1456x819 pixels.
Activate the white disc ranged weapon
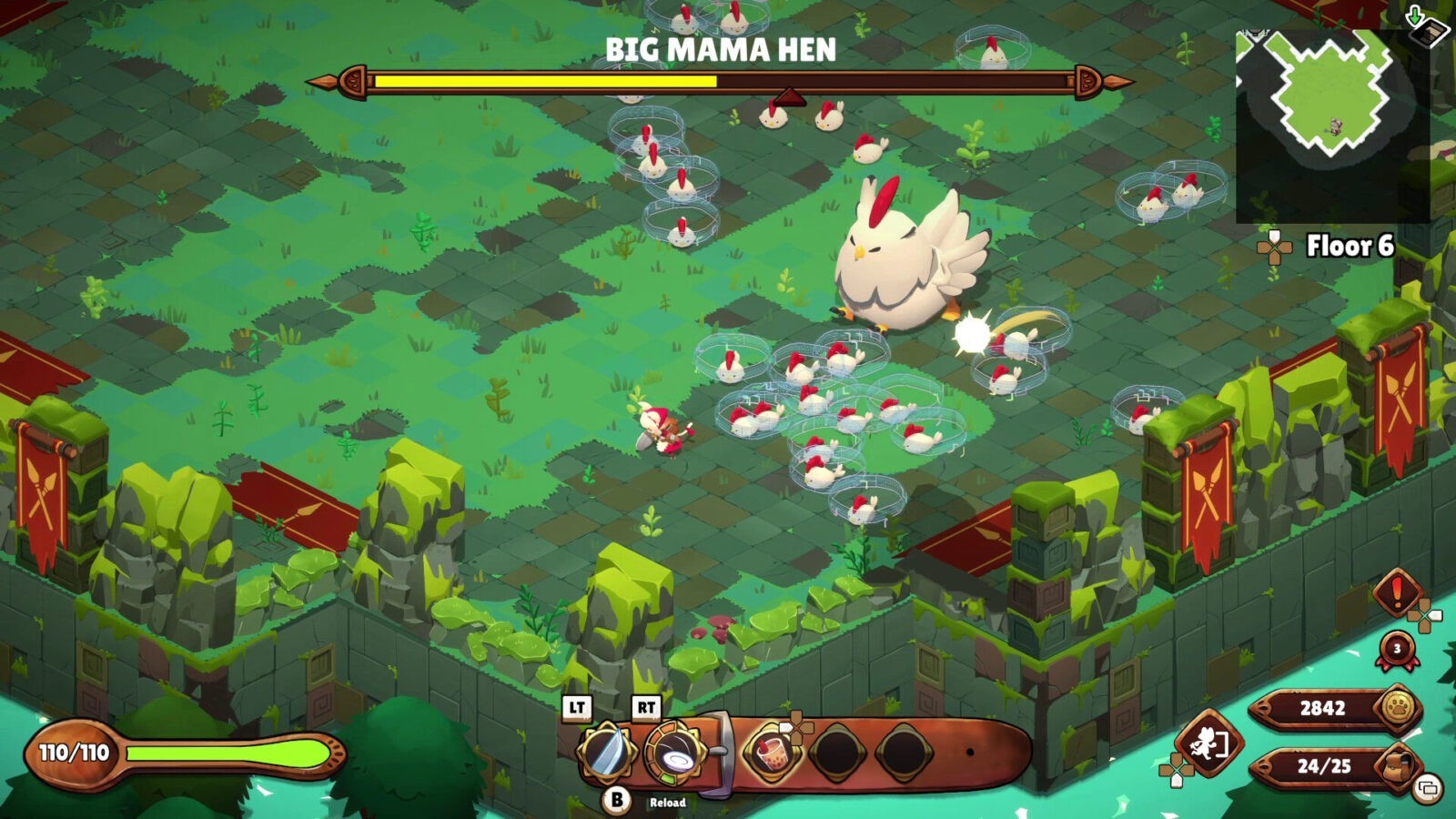[x=674, y=753]
